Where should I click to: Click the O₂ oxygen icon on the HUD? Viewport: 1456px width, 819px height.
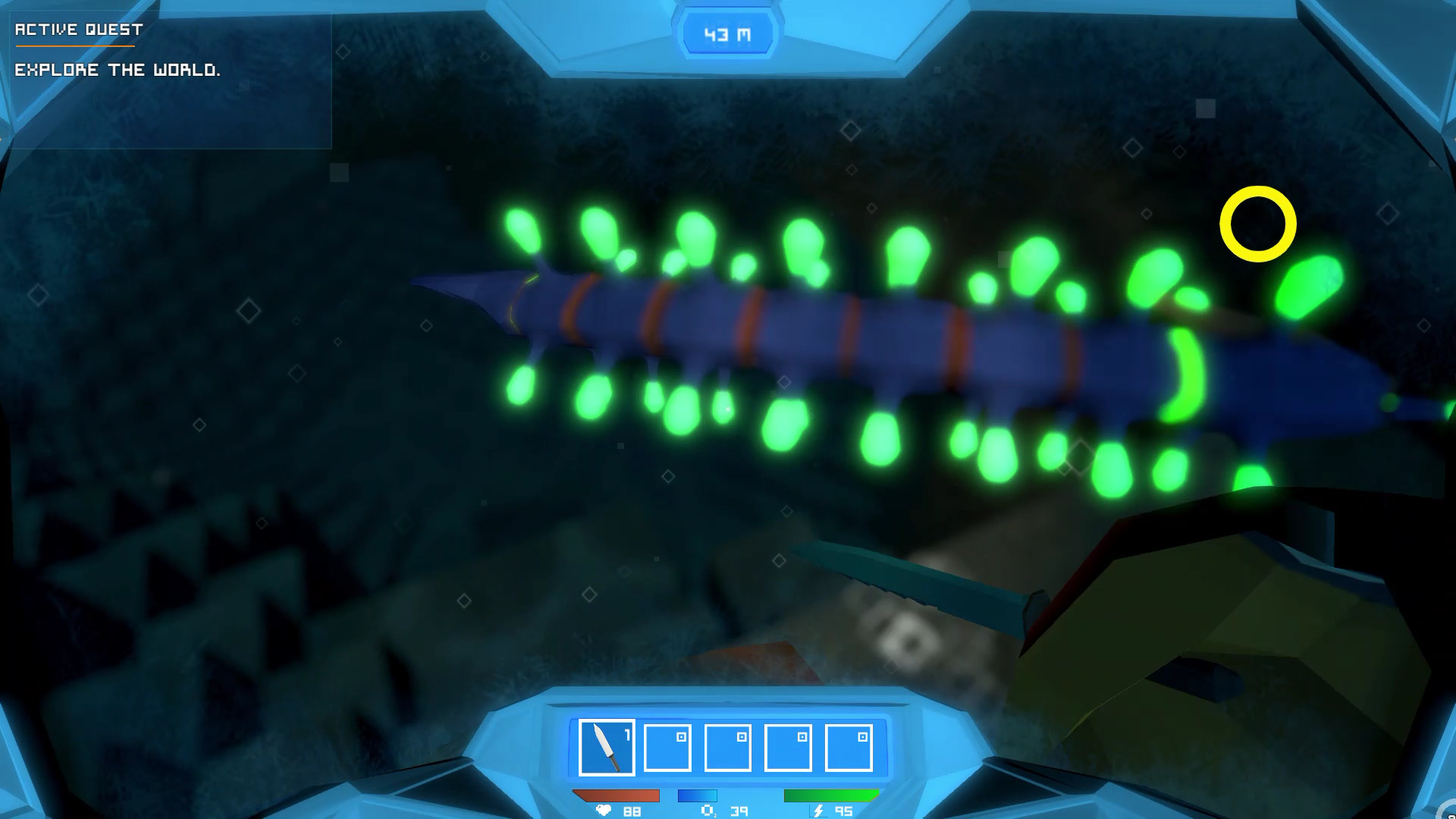pos(708,811)
